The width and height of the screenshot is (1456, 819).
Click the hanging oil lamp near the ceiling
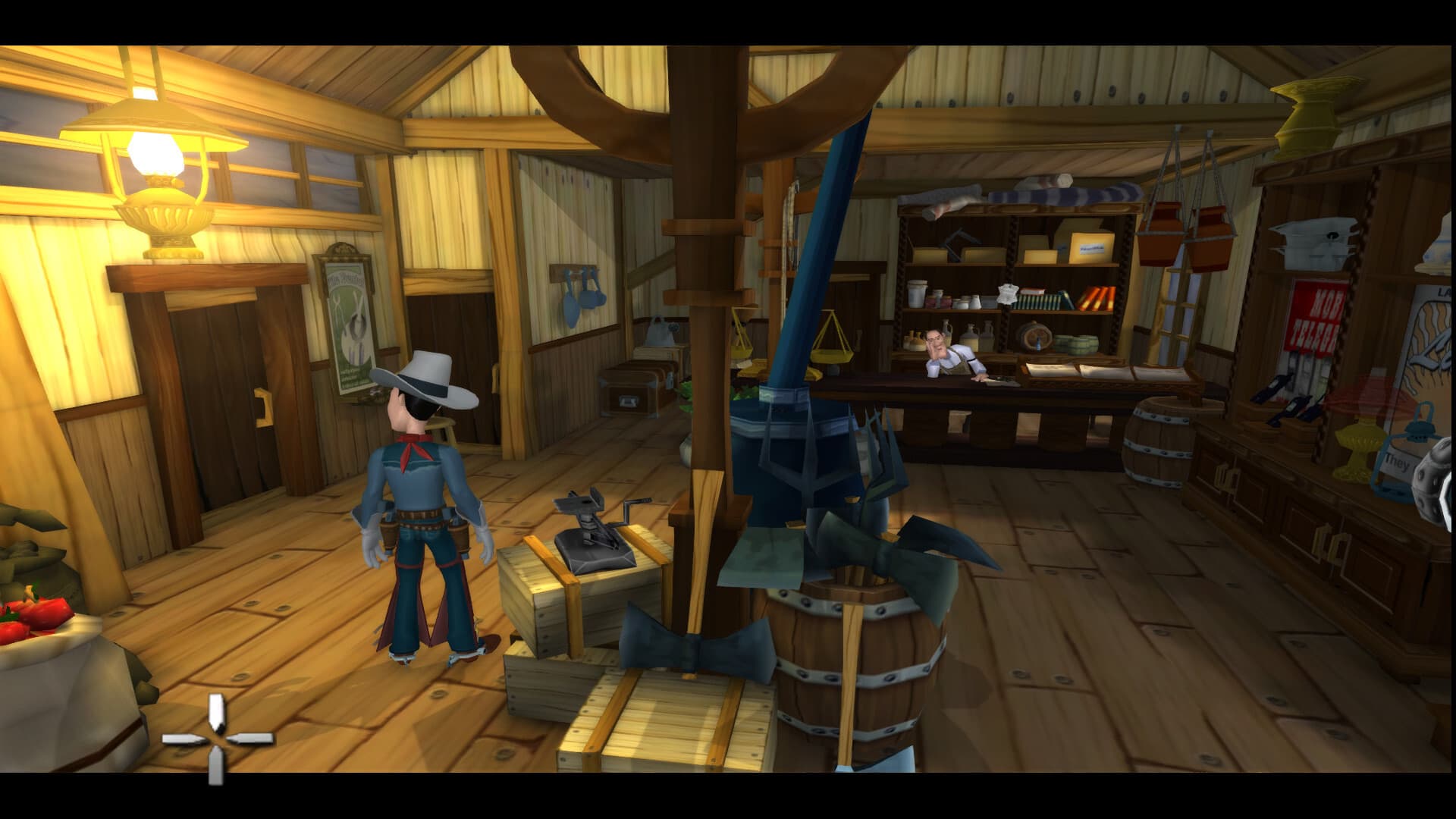[x=155, y=152]
